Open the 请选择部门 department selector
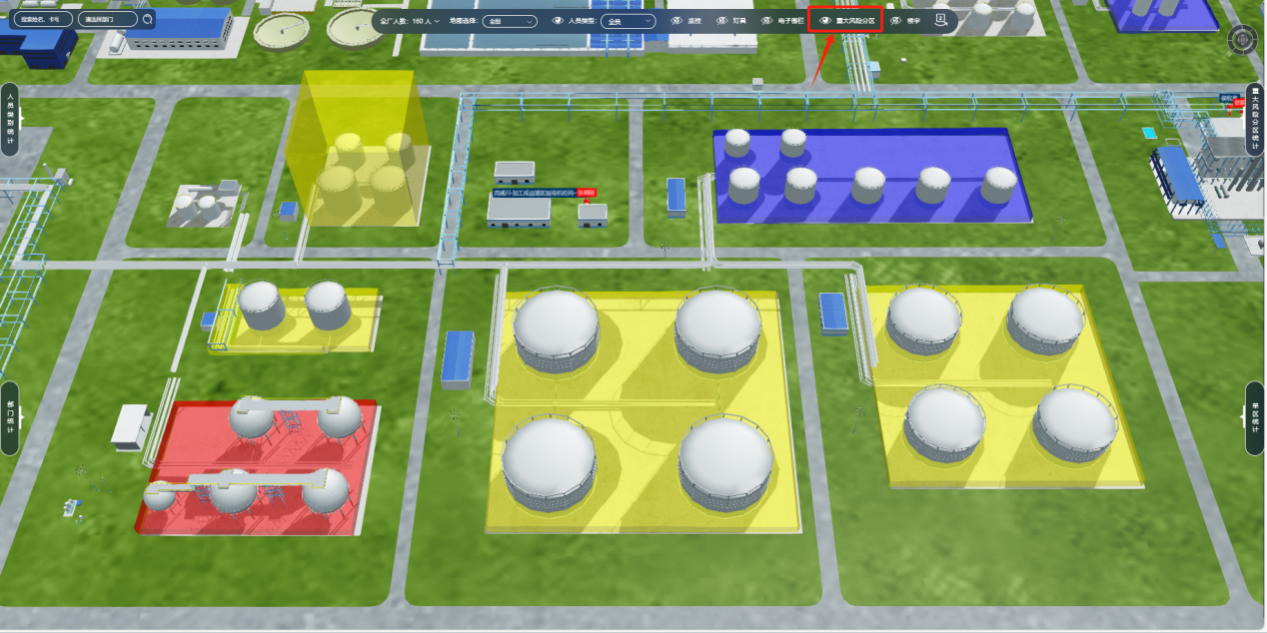 (105, 19)
